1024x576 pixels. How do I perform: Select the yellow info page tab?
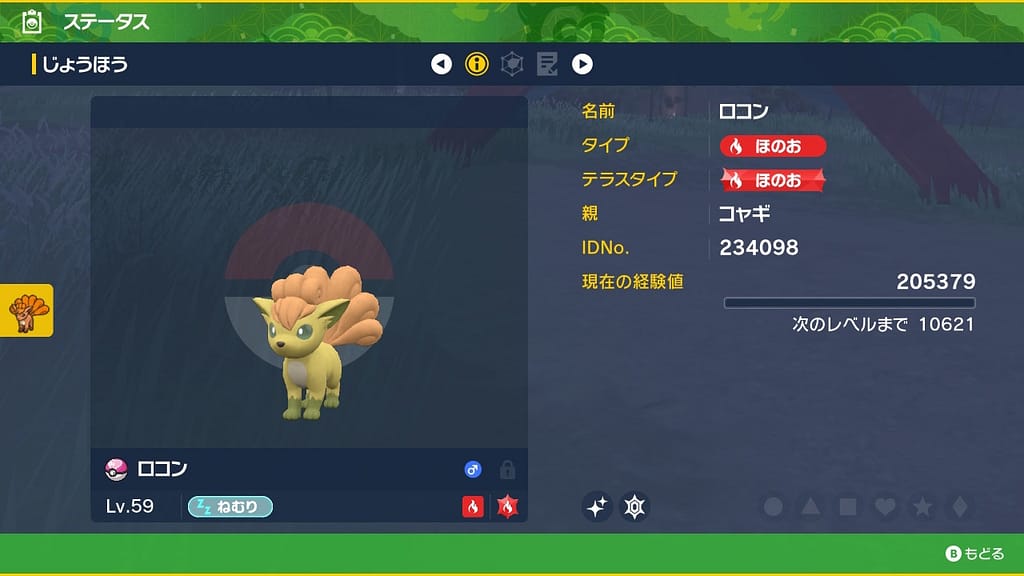click(477, 65)
